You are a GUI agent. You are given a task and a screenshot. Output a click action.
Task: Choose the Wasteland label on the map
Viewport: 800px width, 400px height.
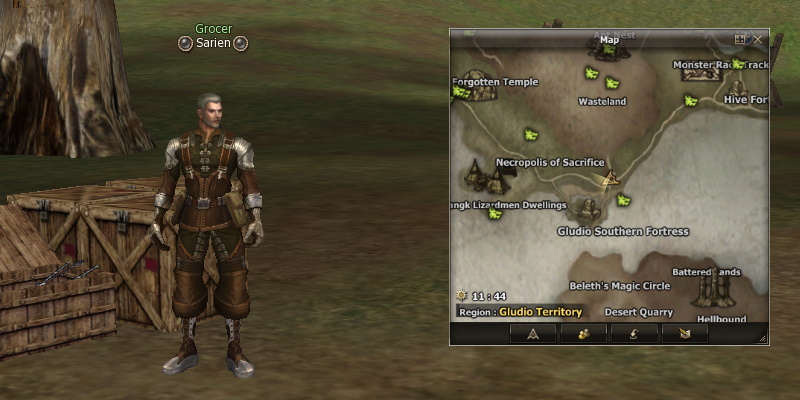click(x=602, y=101)
